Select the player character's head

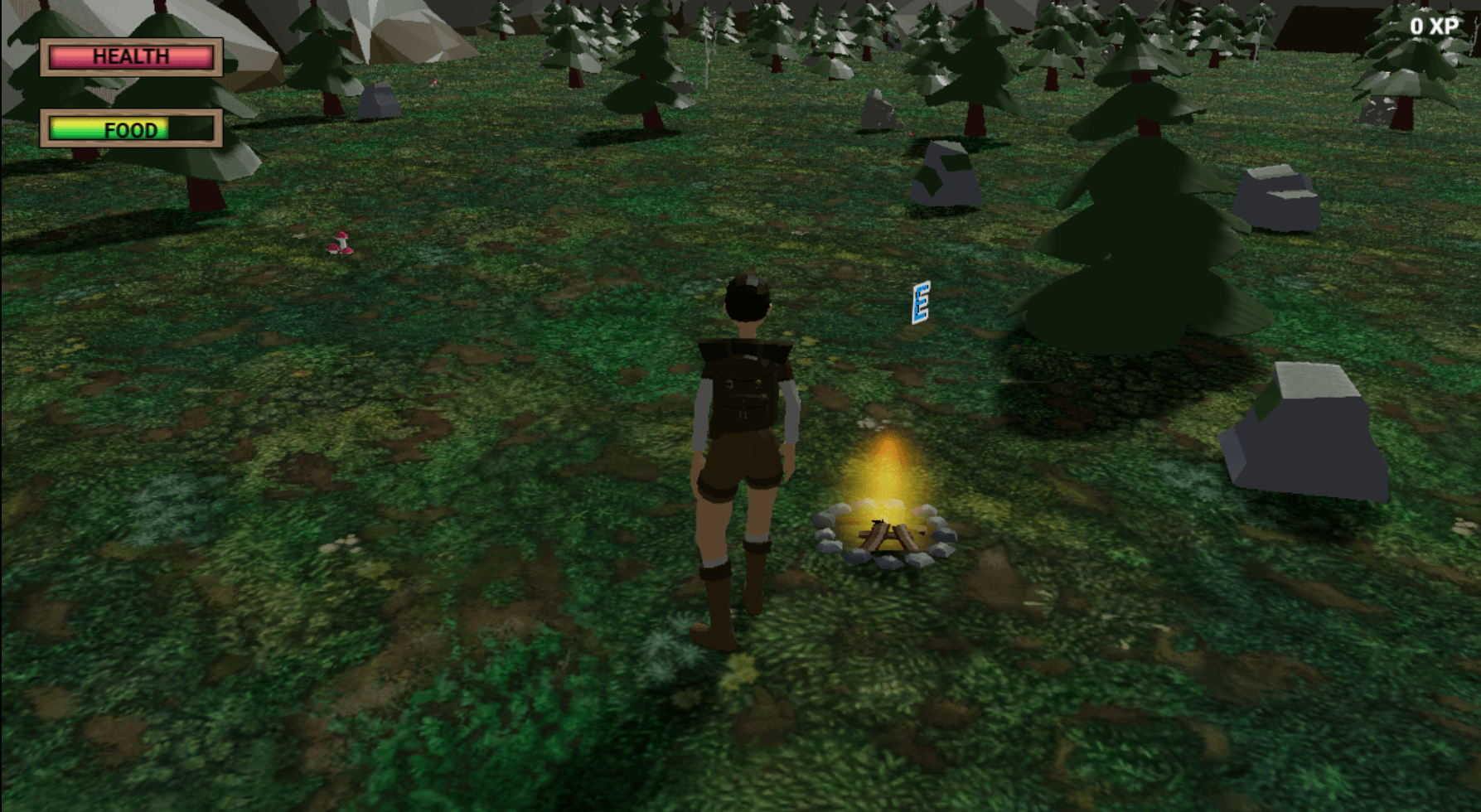click(x=748, y=298)
